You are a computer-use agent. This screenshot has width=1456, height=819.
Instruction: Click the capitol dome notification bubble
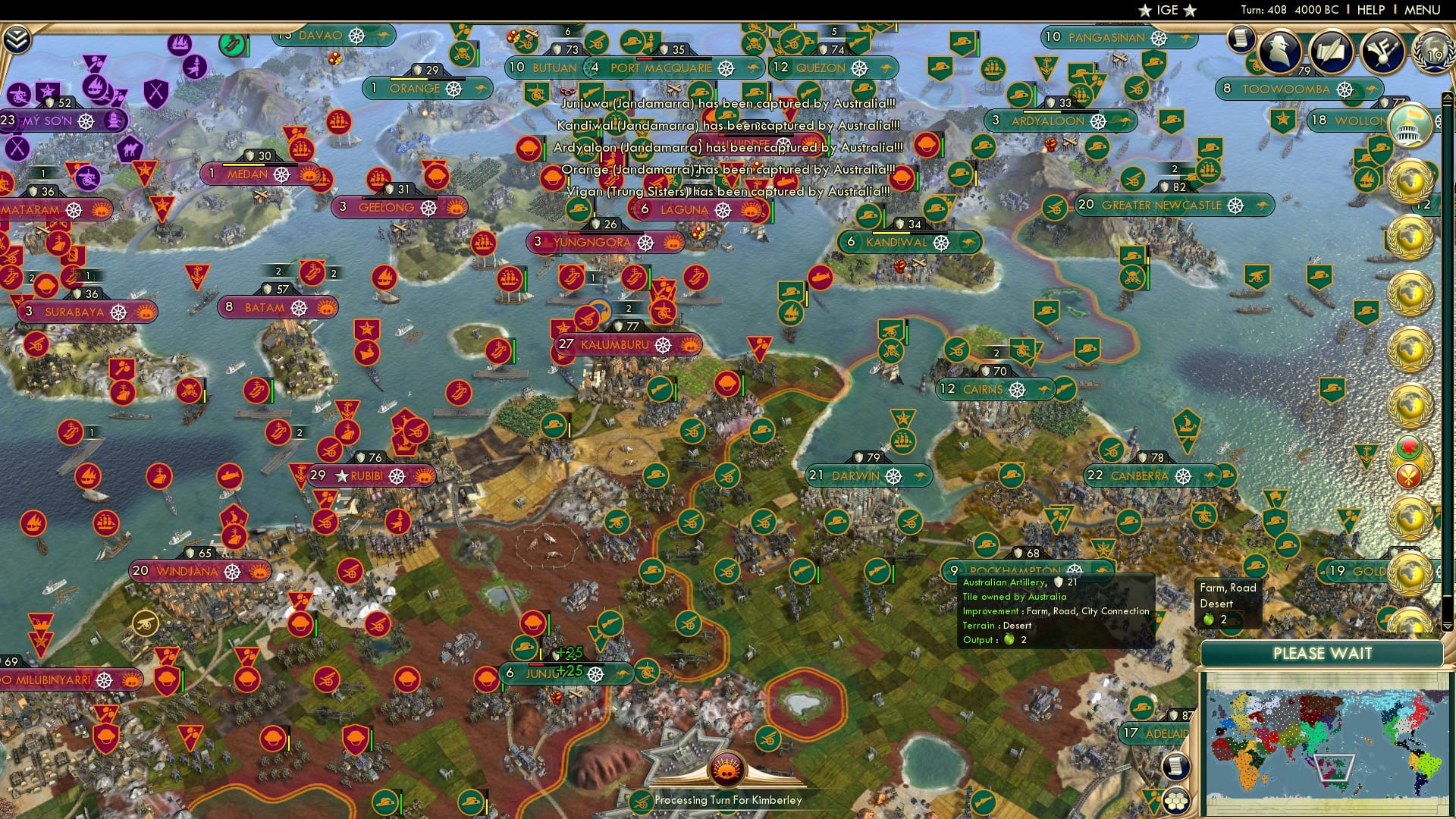click(1409, 124)
